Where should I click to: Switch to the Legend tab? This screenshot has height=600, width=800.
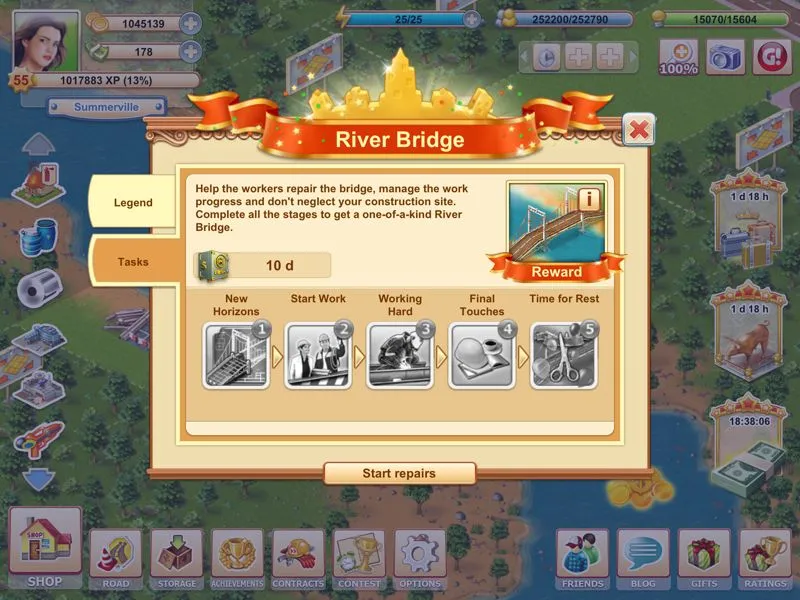click(133, 203)
